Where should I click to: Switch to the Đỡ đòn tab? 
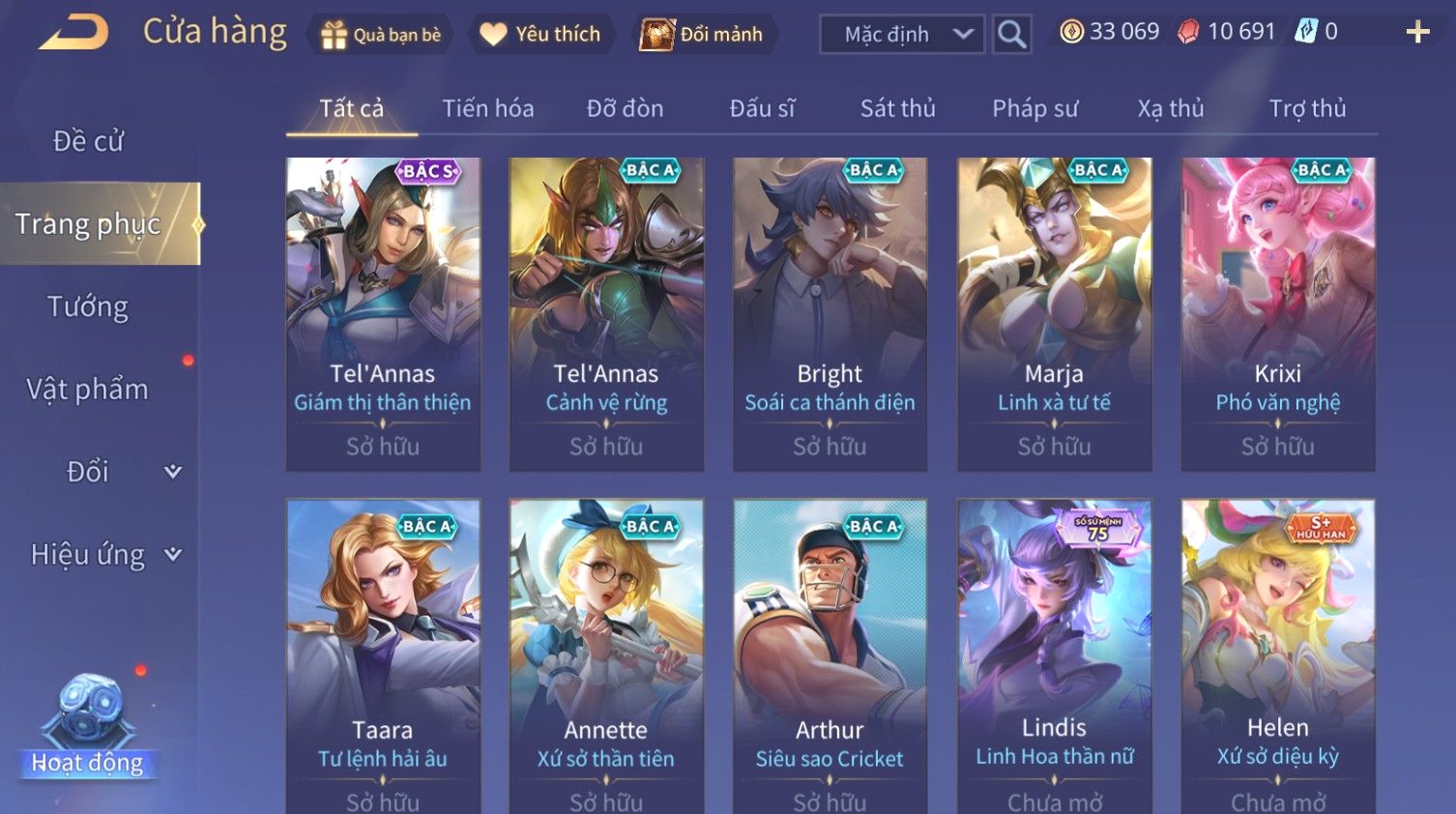click(625, 108)
